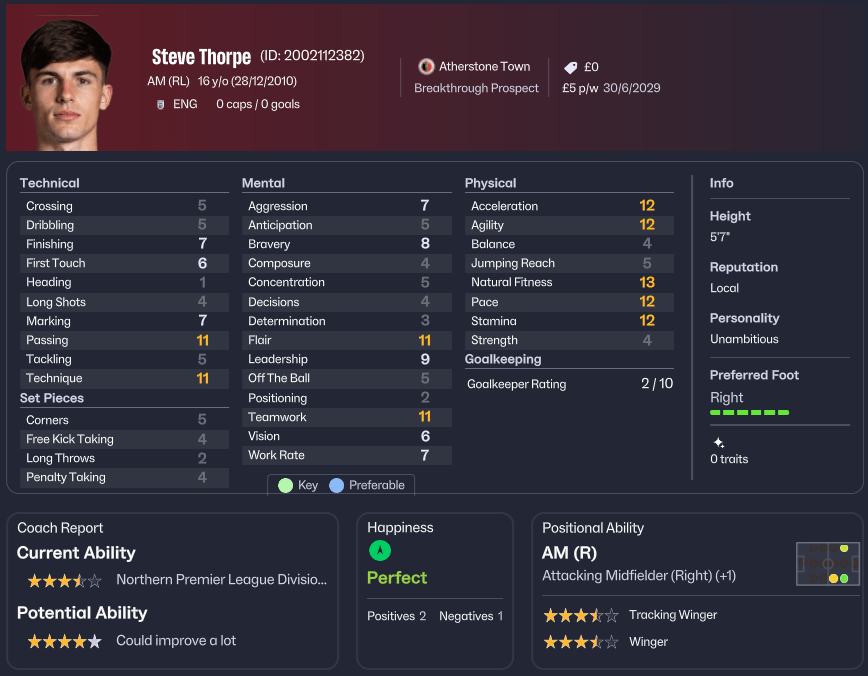
Task: Select the Potential Ability star rating
Action: click(64, 641)
